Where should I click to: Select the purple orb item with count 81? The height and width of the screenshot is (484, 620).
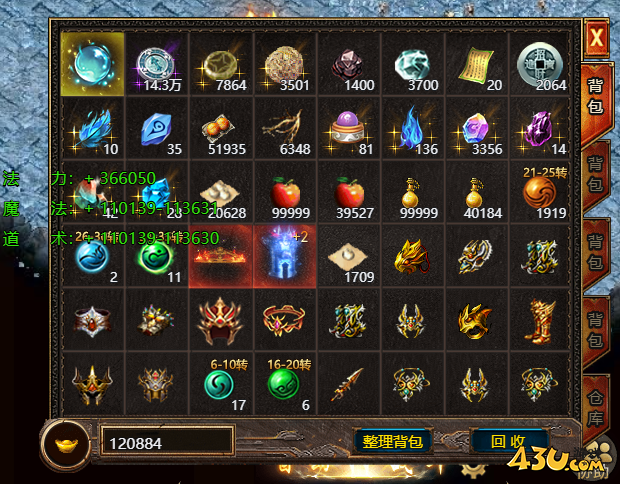[x=349, y=128]
